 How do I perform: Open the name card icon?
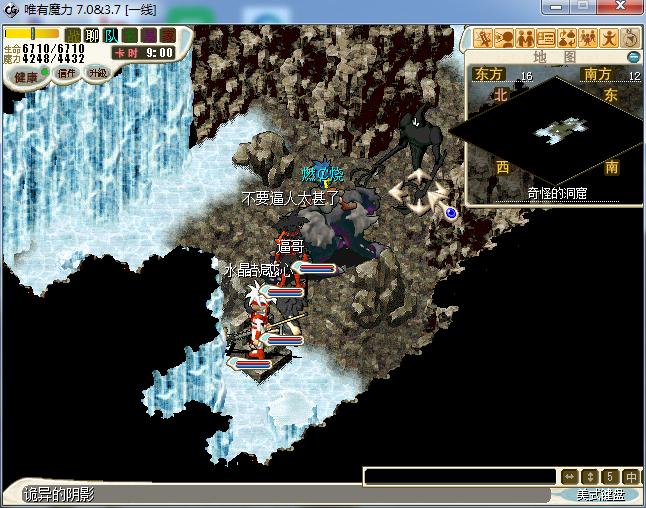[x=546, y=39]
